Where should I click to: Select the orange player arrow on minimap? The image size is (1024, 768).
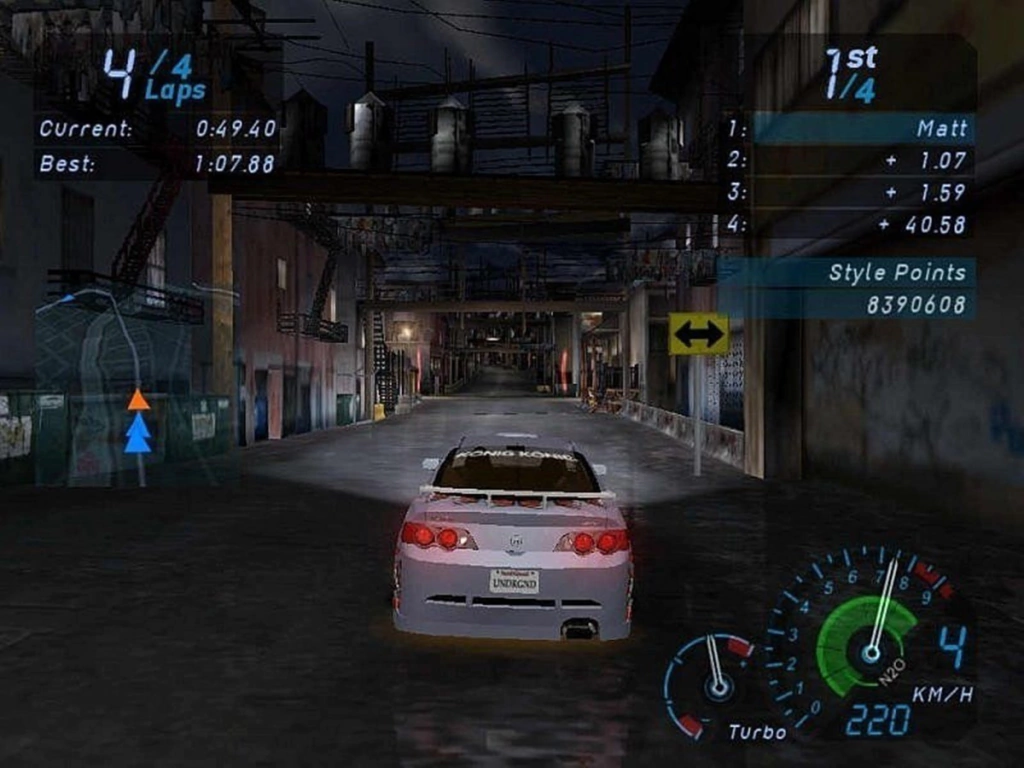138,400
